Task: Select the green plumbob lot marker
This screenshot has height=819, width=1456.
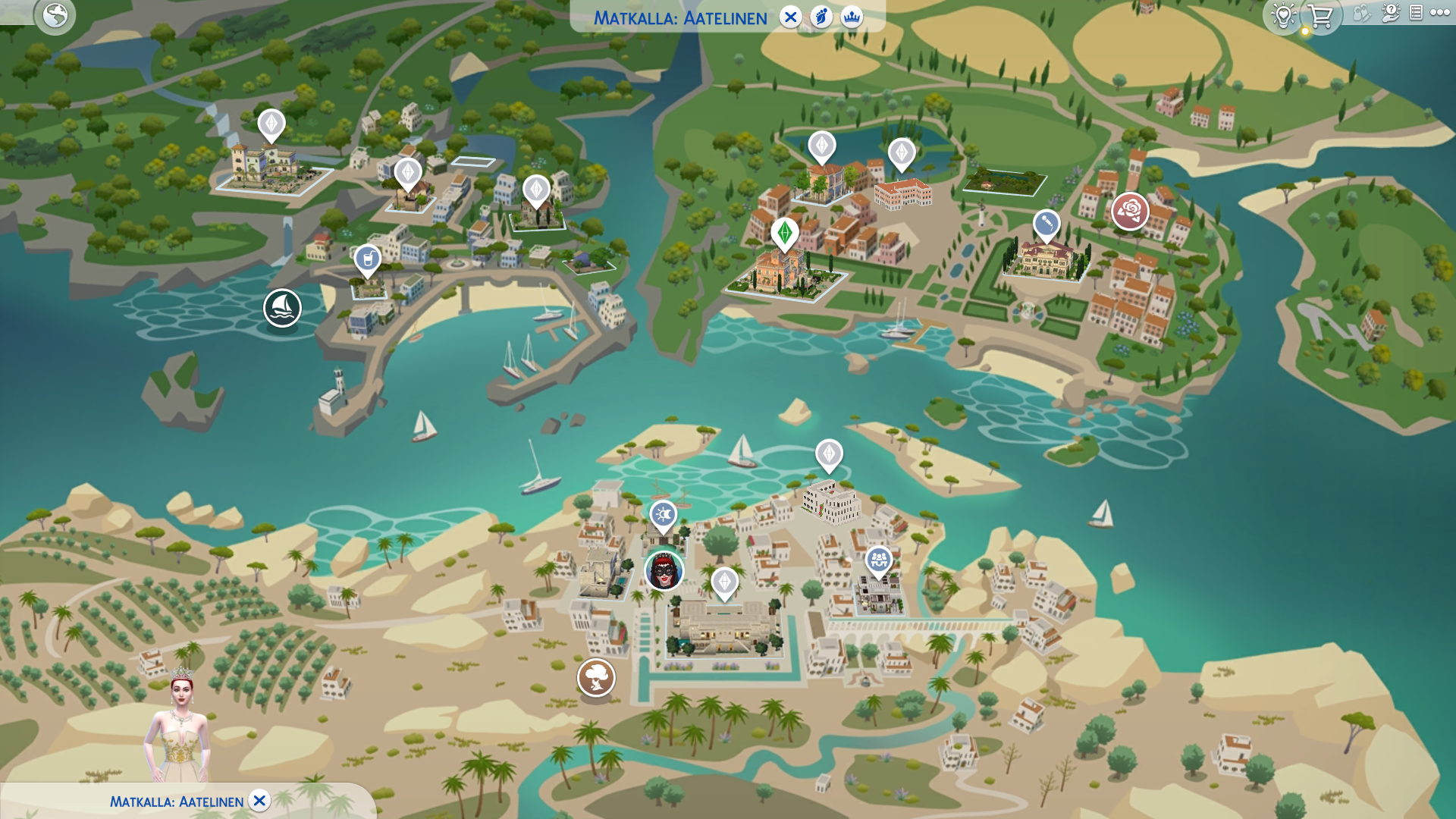Action: (x=785, y=233)
